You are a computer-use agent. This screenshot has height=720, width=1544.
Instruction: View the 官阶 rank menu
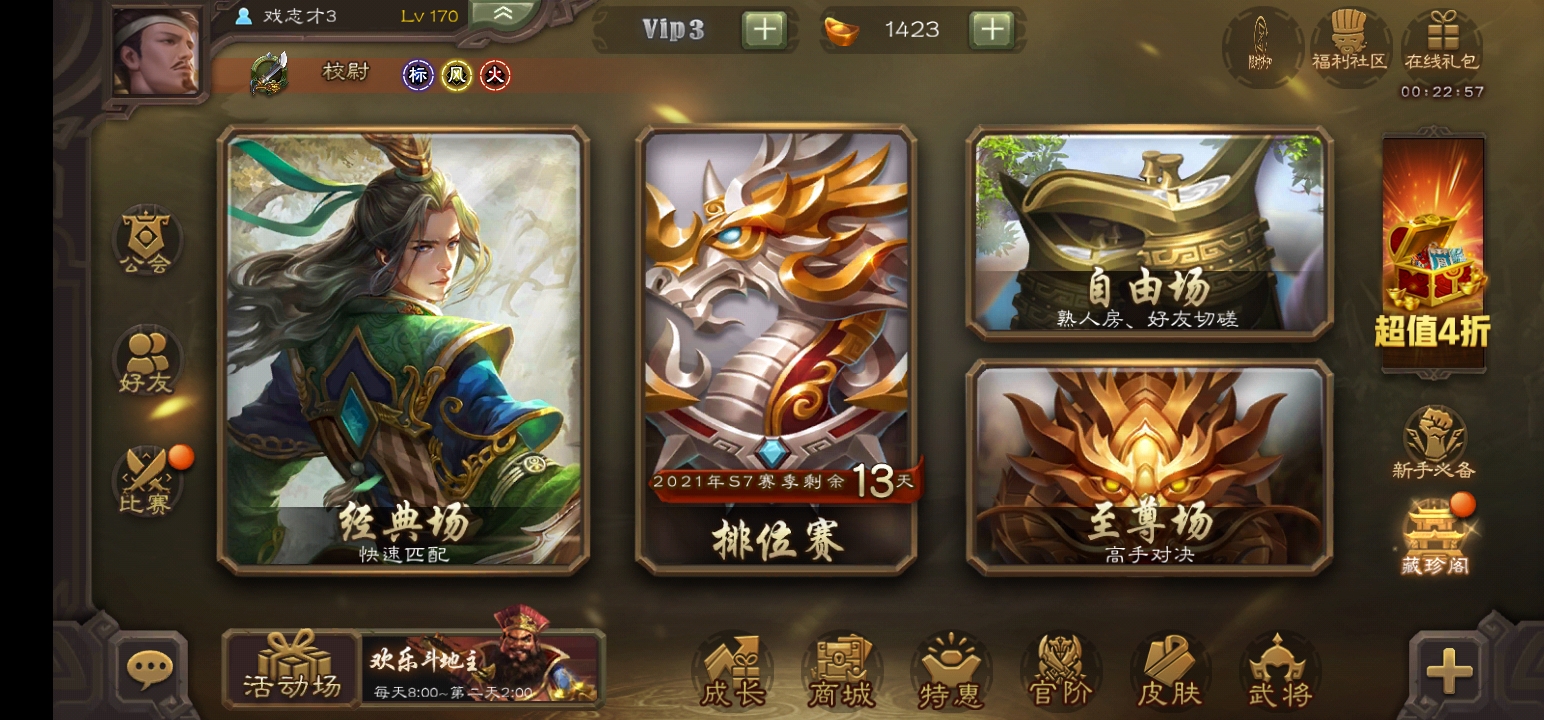coord(1060,670)
